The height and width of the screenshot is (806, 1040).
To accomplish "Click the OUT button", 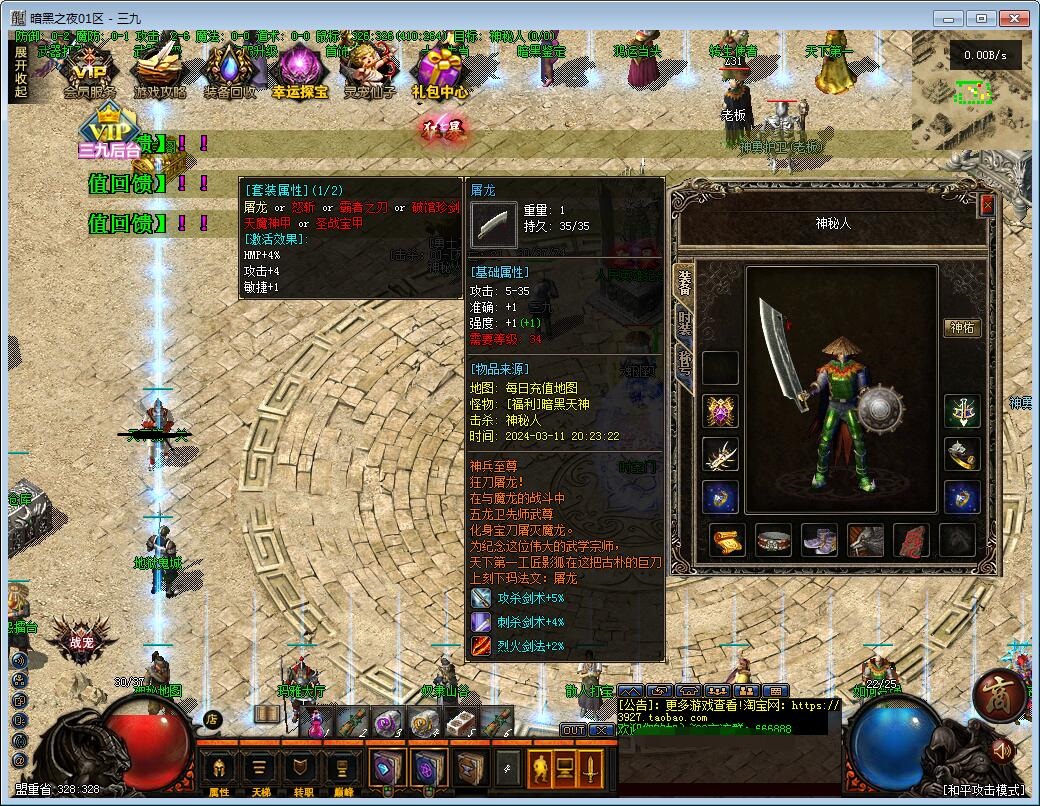I will click(573, 730).
